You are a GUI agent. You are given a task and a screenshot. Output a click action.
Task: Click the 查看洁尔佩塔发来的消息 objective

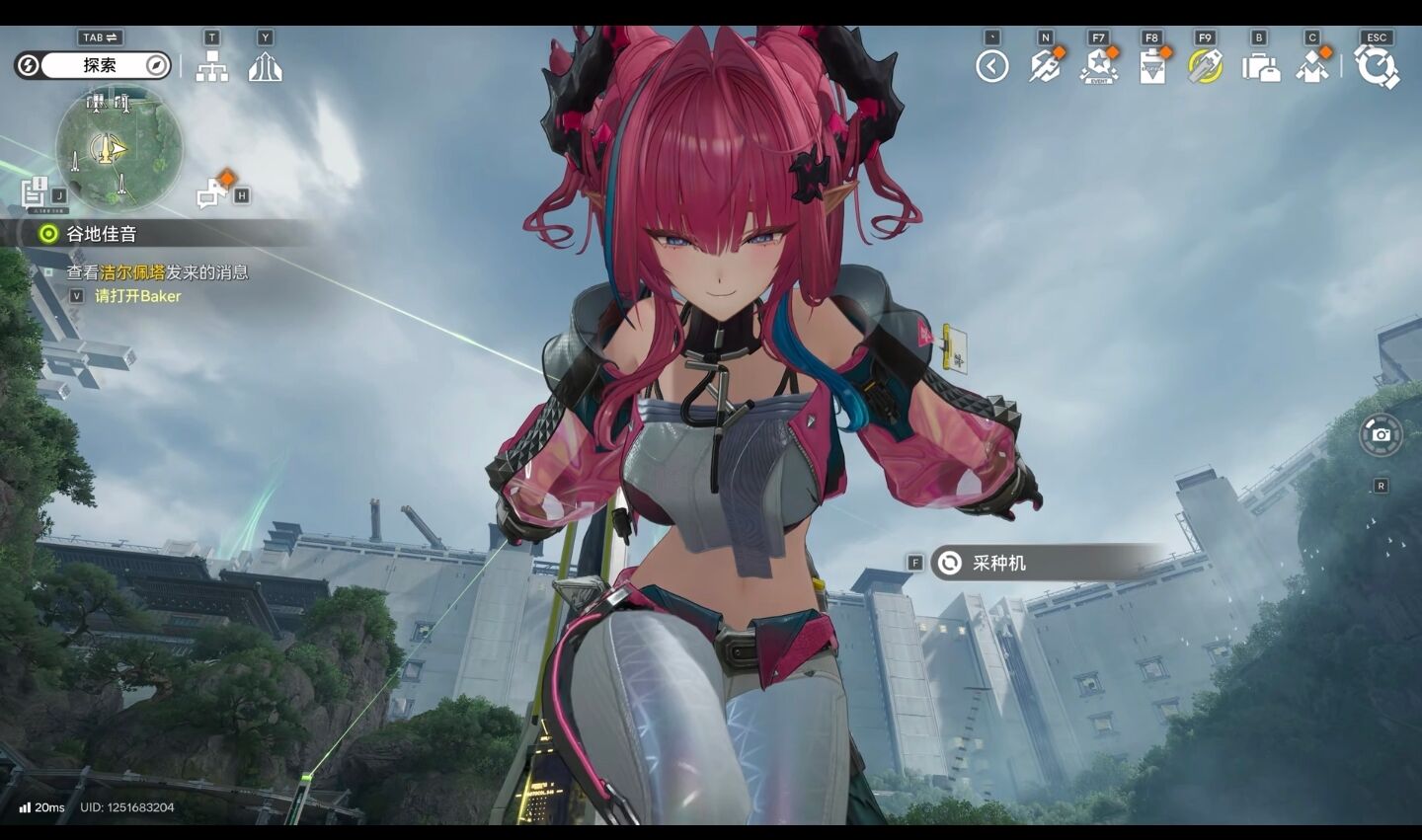(157, 272)
